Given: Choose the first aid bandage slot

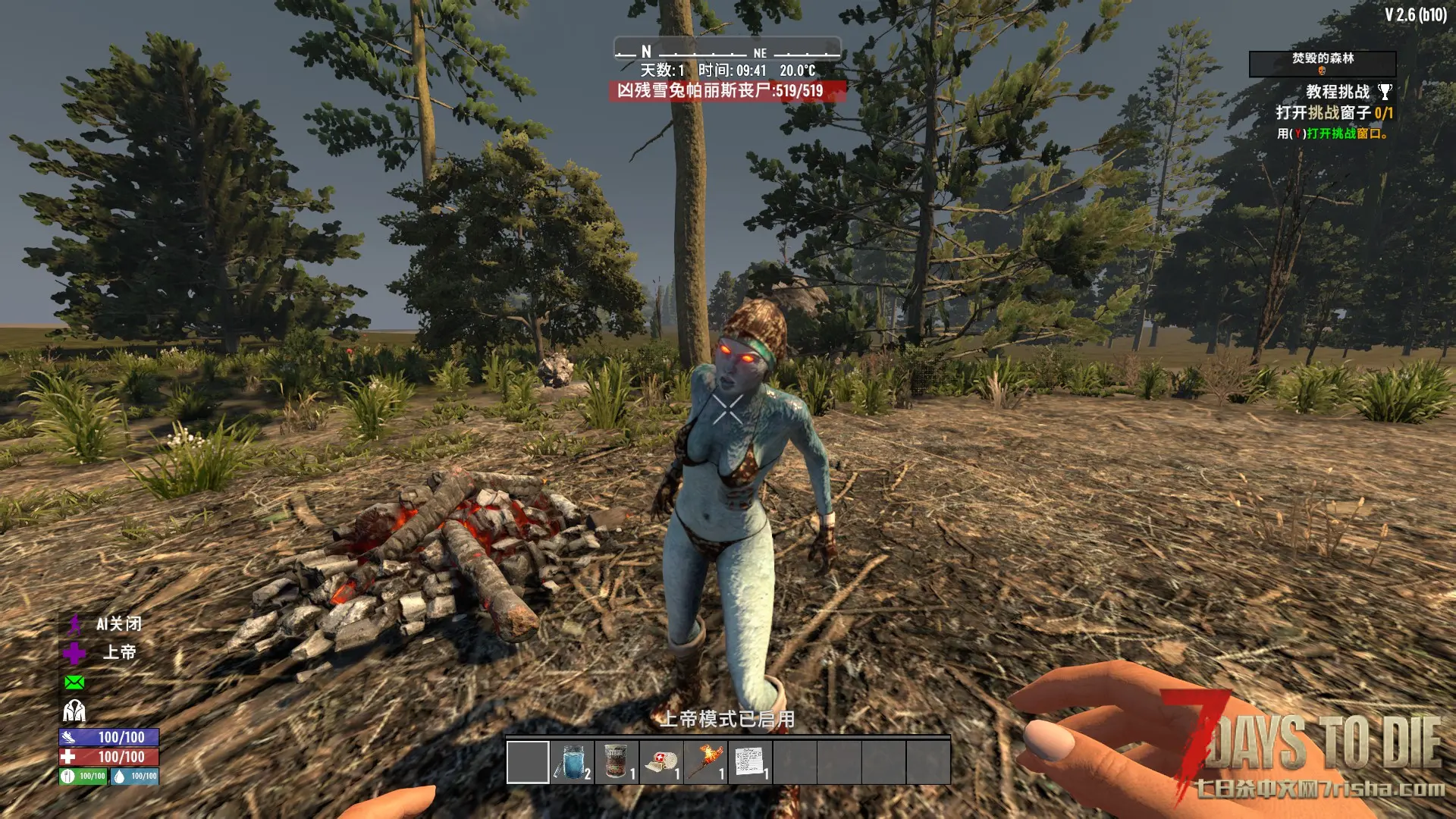Looking at the screenshot, I should [661, 761].
